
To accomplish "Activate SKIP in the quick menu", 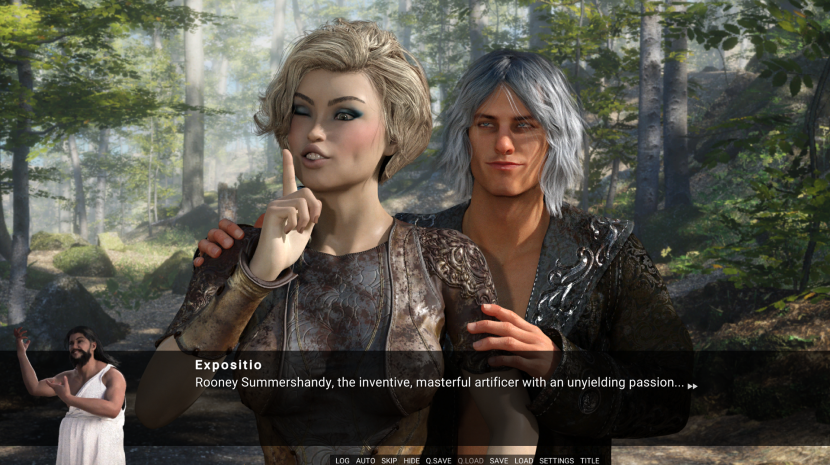I will [x=389, y=461].
